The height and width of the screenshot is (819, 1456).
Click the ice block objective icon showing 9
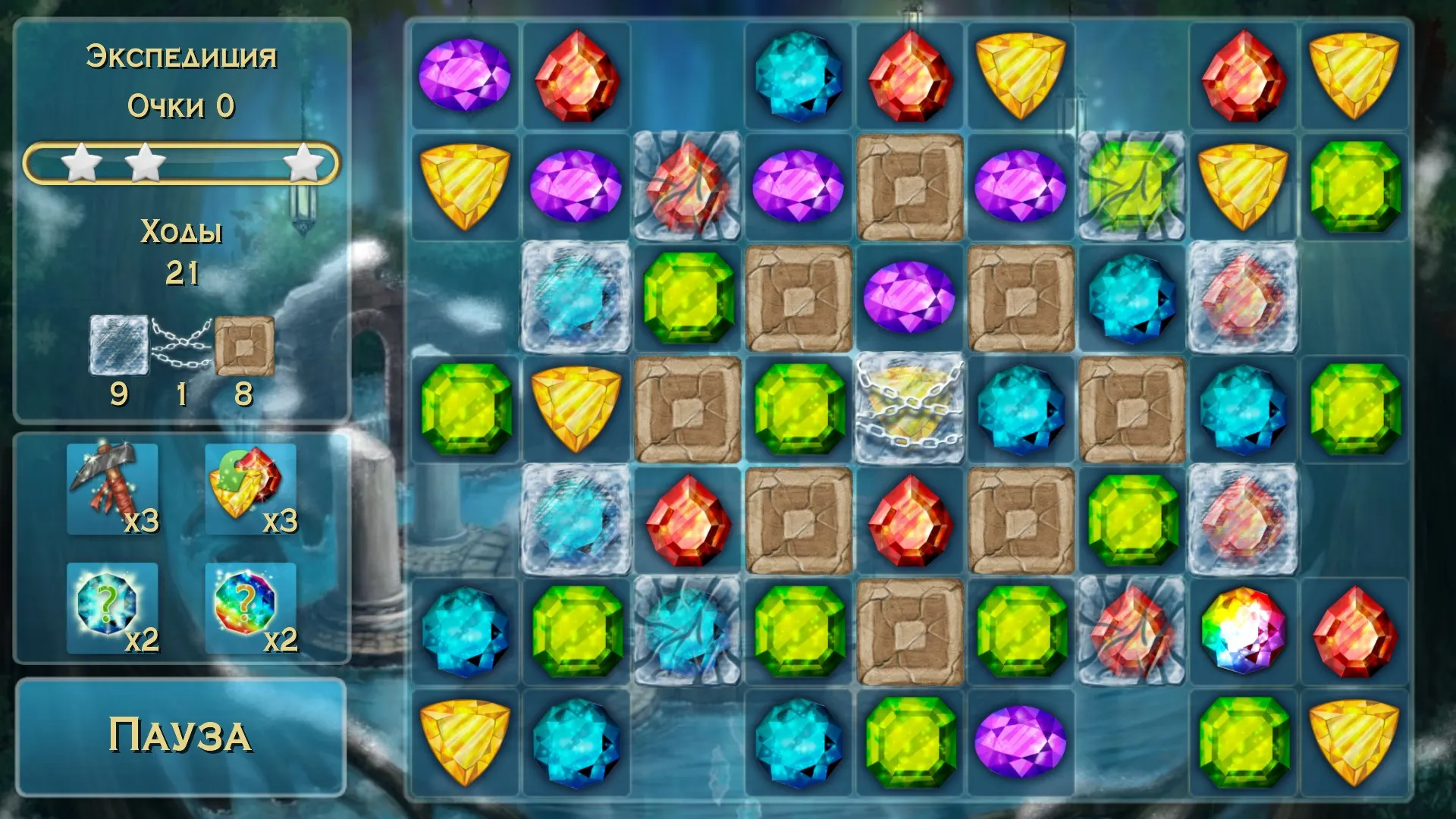[x=118, y=345]
